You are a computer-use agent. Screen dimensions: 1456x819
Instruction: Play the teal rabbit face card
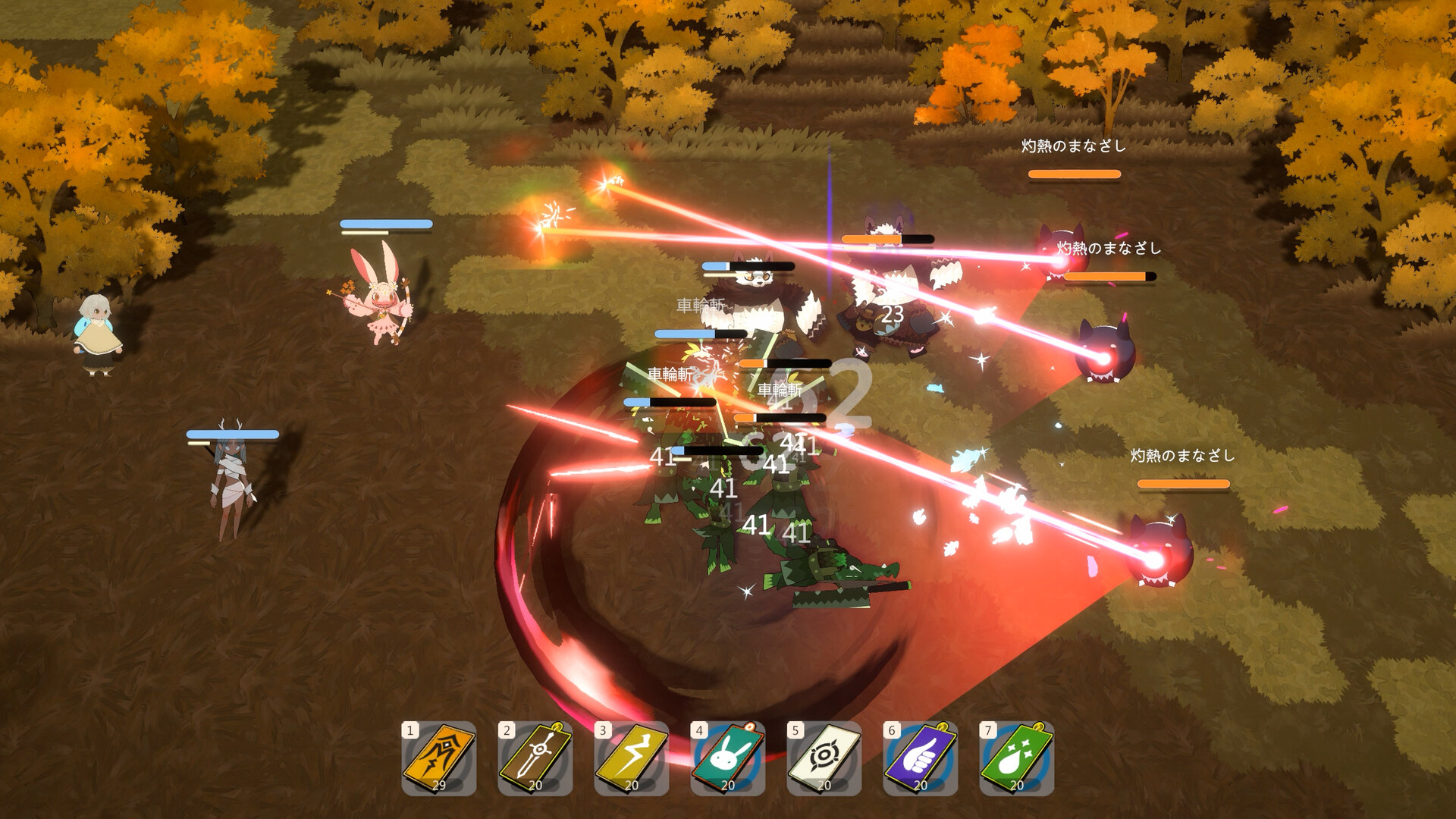pyautogui.click(x=728, y=757)
